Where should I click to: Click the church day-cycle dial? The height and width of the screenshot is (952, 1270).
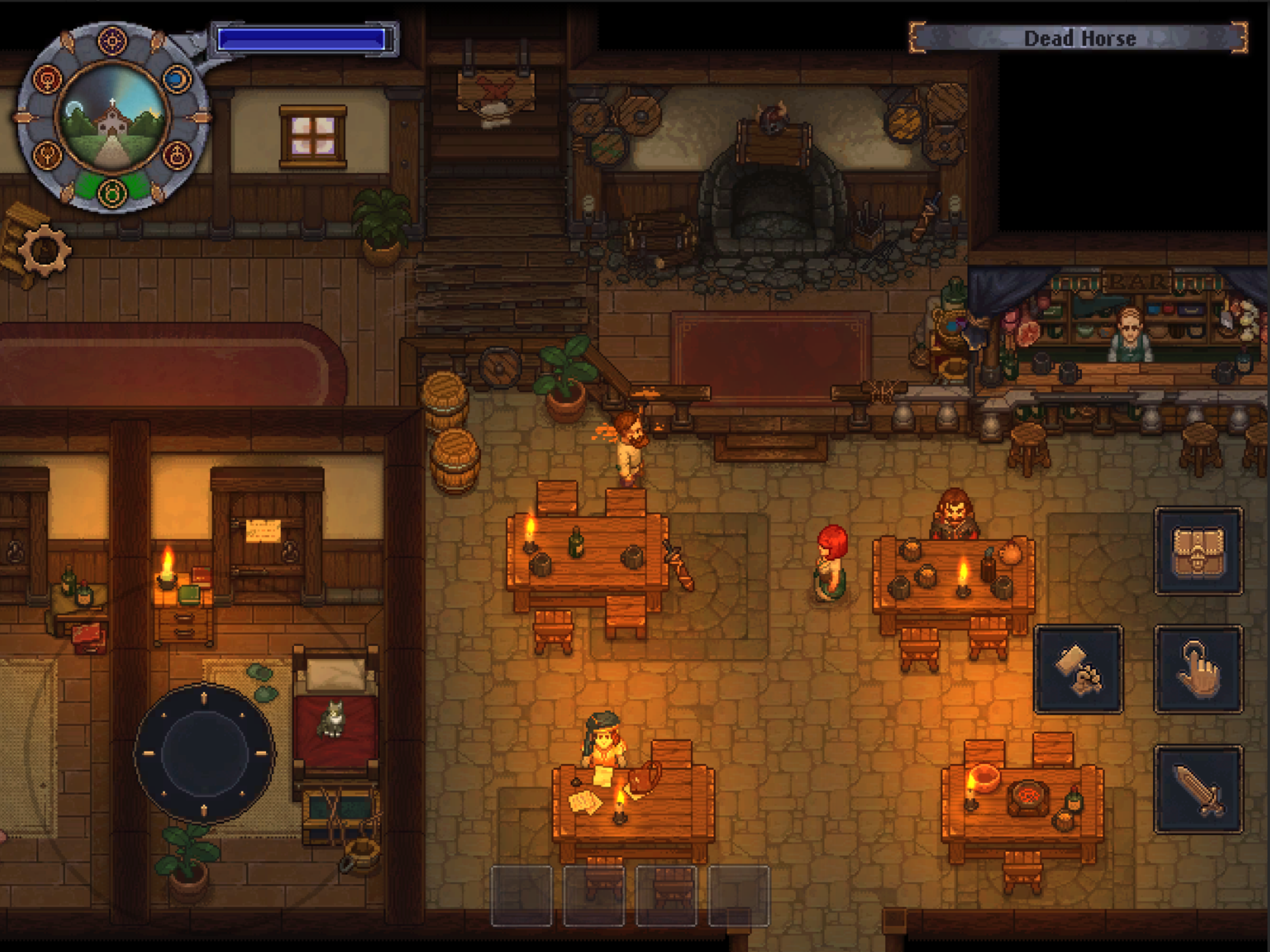(x=112, y=117)
